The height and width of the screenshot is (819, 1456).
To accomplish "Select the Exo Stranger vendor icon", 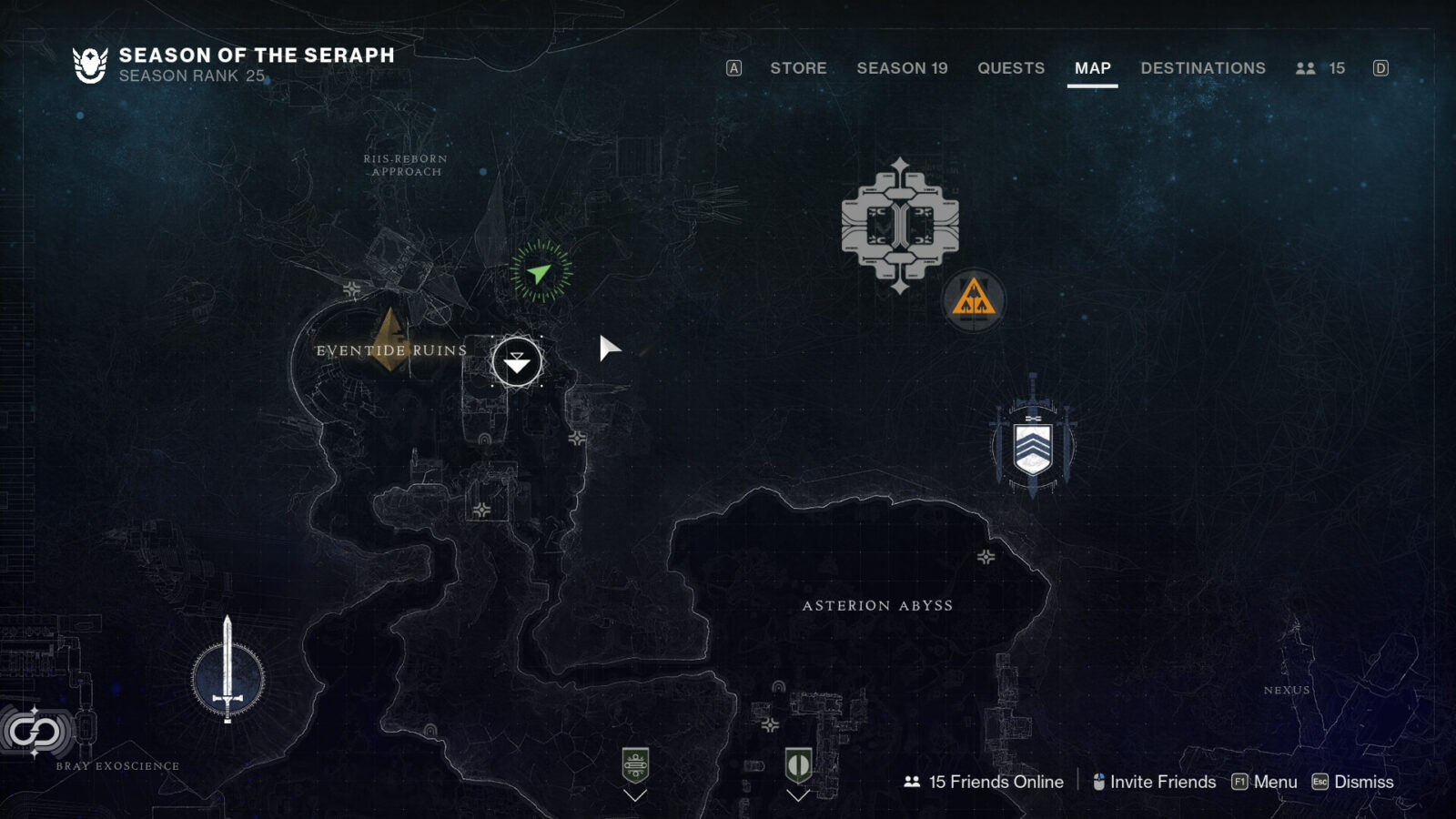I will pyautogui.click(x=799, y=766).
